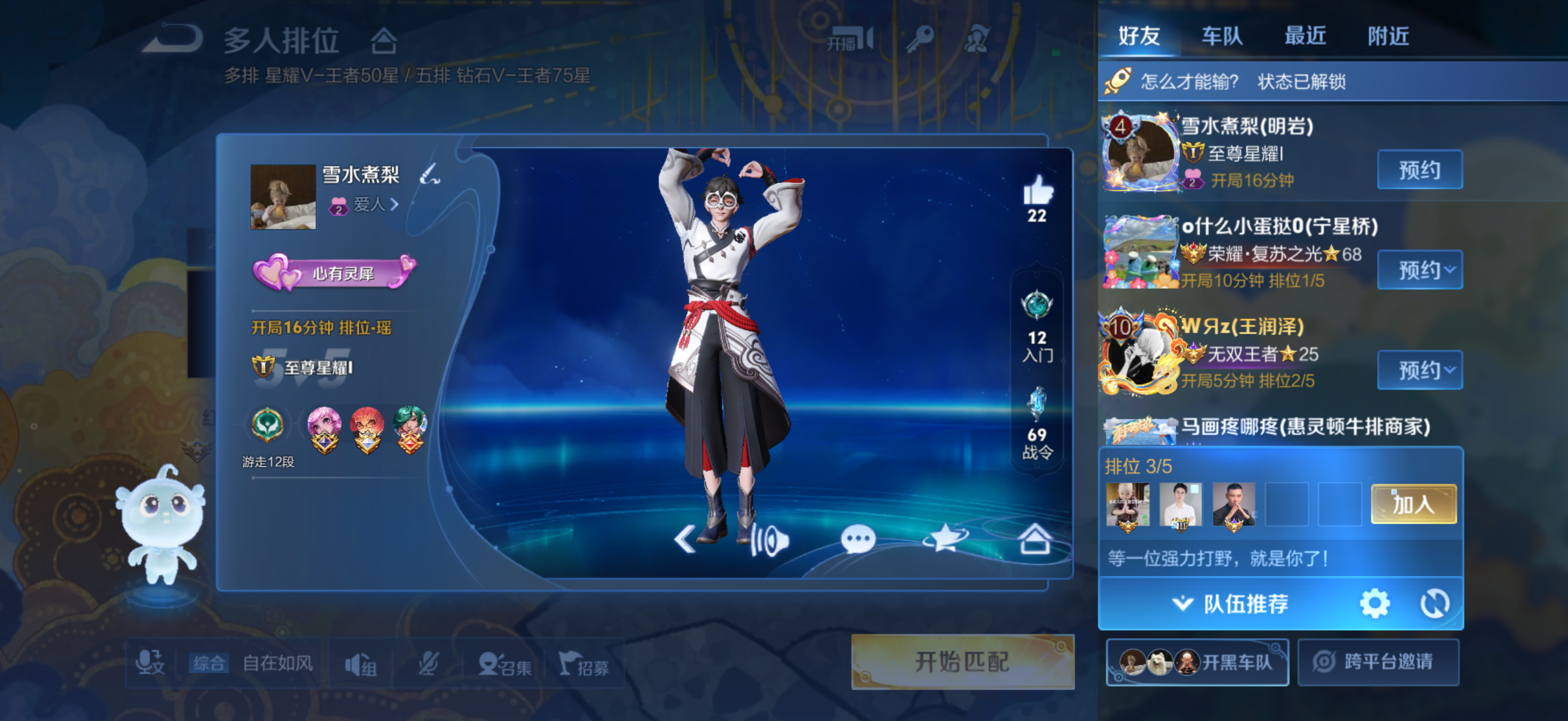Toggle the crossed-out microphone
The width and height of the screenshot is (1568, 721).
[429, 664]
